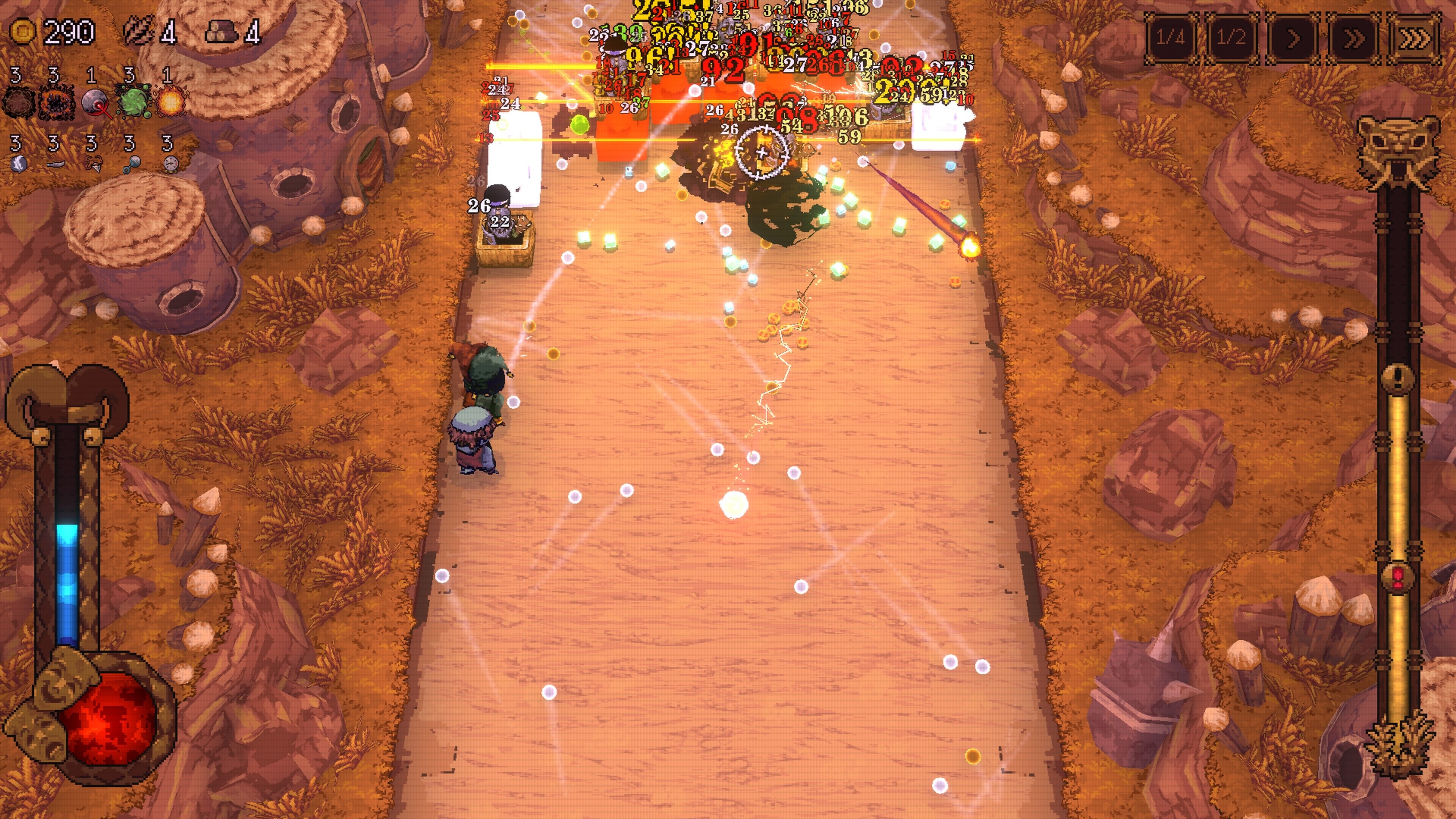Activate the hooked arrow item
1456x819 pixels.
94,165
